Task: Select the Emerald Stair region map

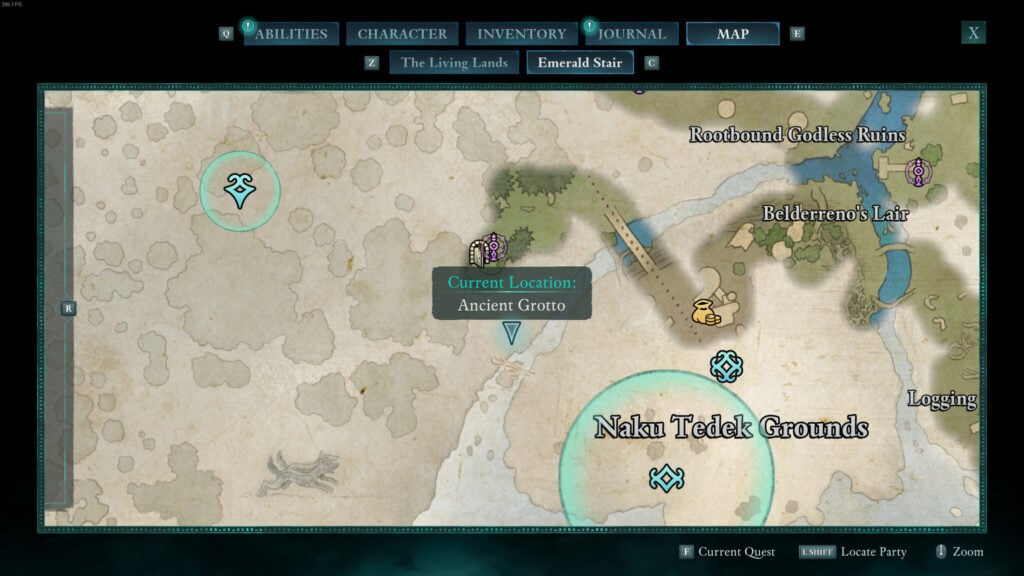Action: point(579,63)
